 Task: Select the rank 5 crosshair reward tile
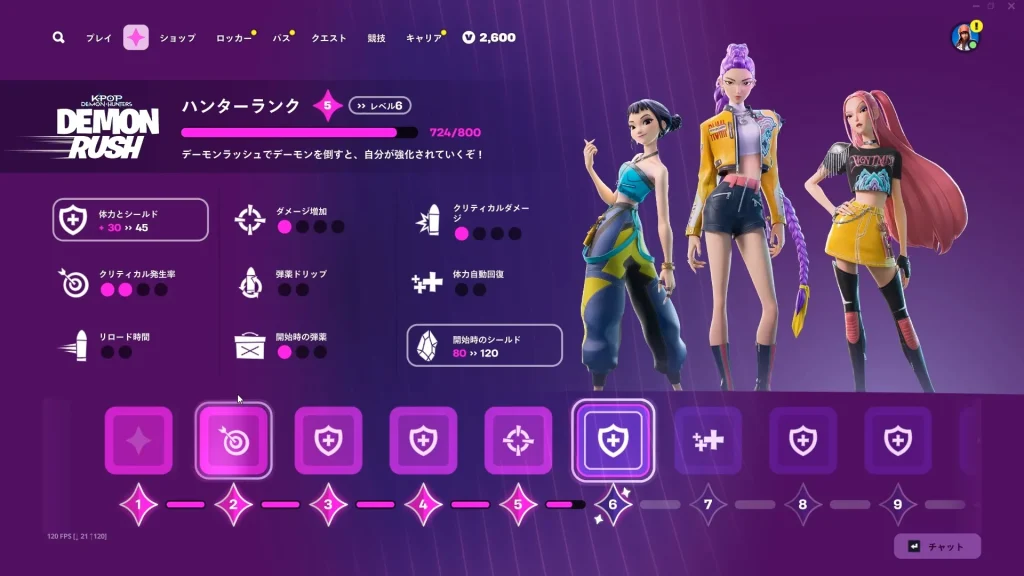coord(518,440)
